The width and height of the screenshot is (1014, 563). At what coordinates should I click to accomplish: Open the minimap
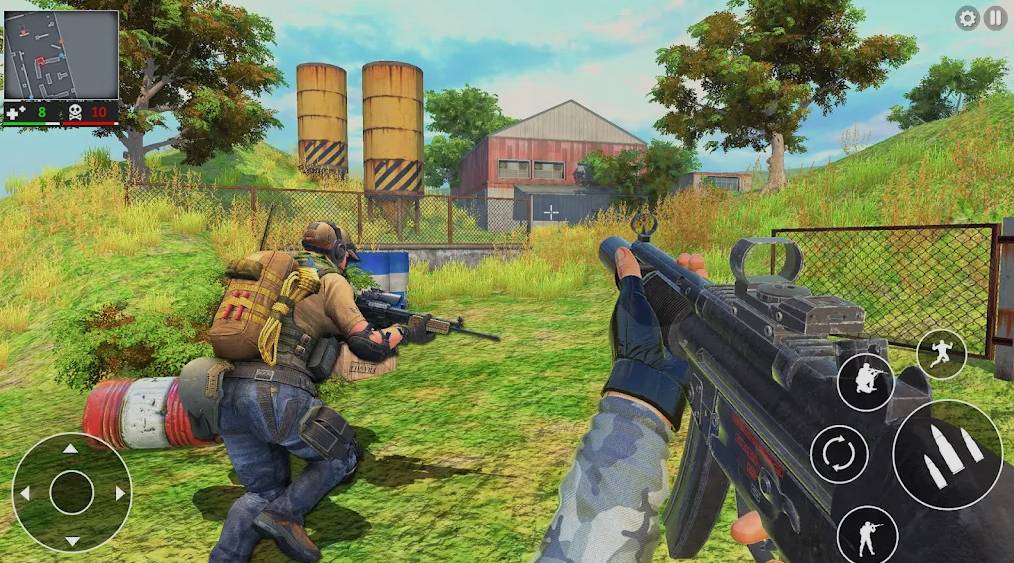point(61,55)
